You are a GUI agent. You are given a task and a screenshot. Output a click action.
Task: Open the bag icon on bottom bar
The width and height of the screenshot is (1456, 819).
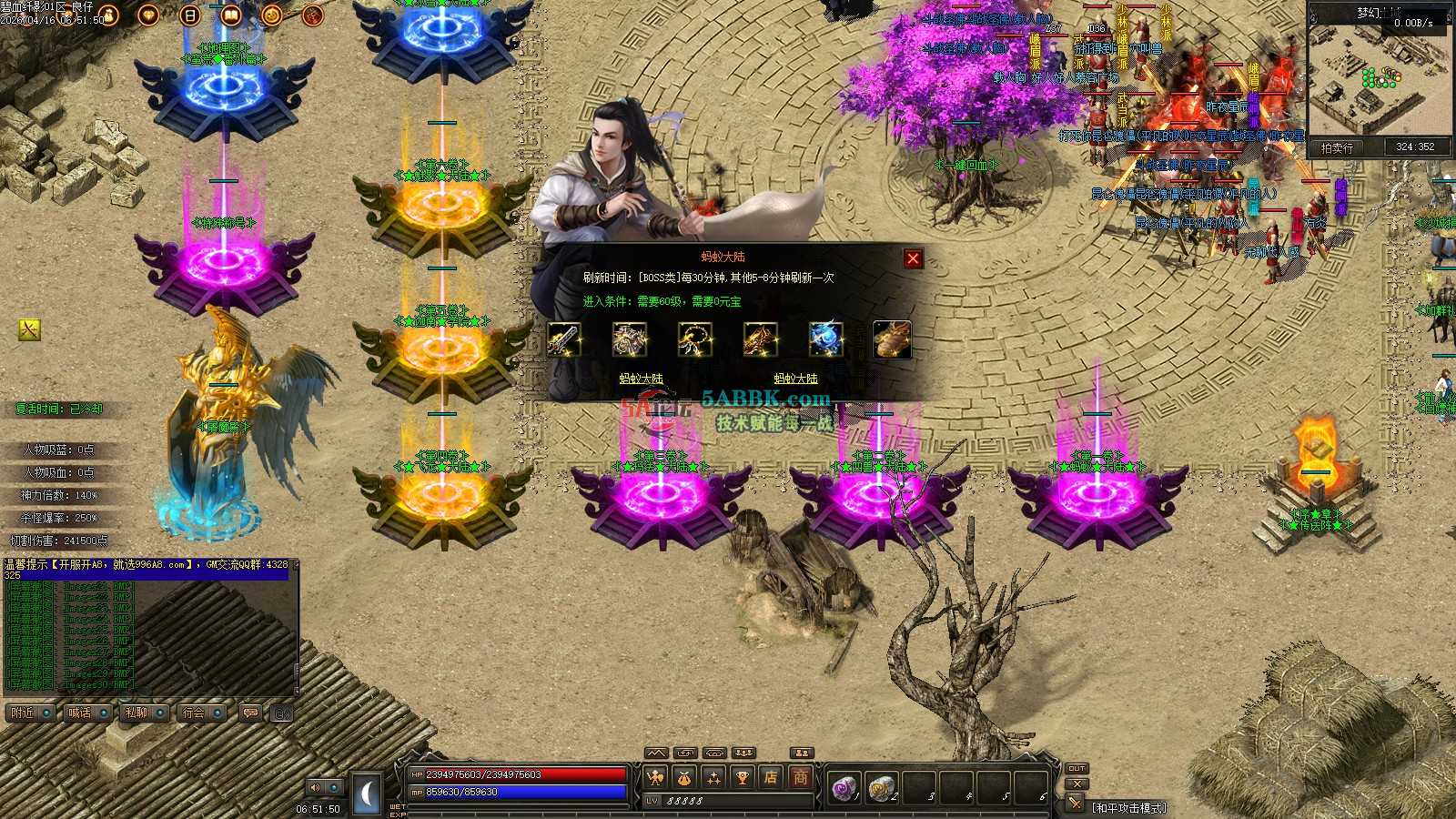point(683,777)
